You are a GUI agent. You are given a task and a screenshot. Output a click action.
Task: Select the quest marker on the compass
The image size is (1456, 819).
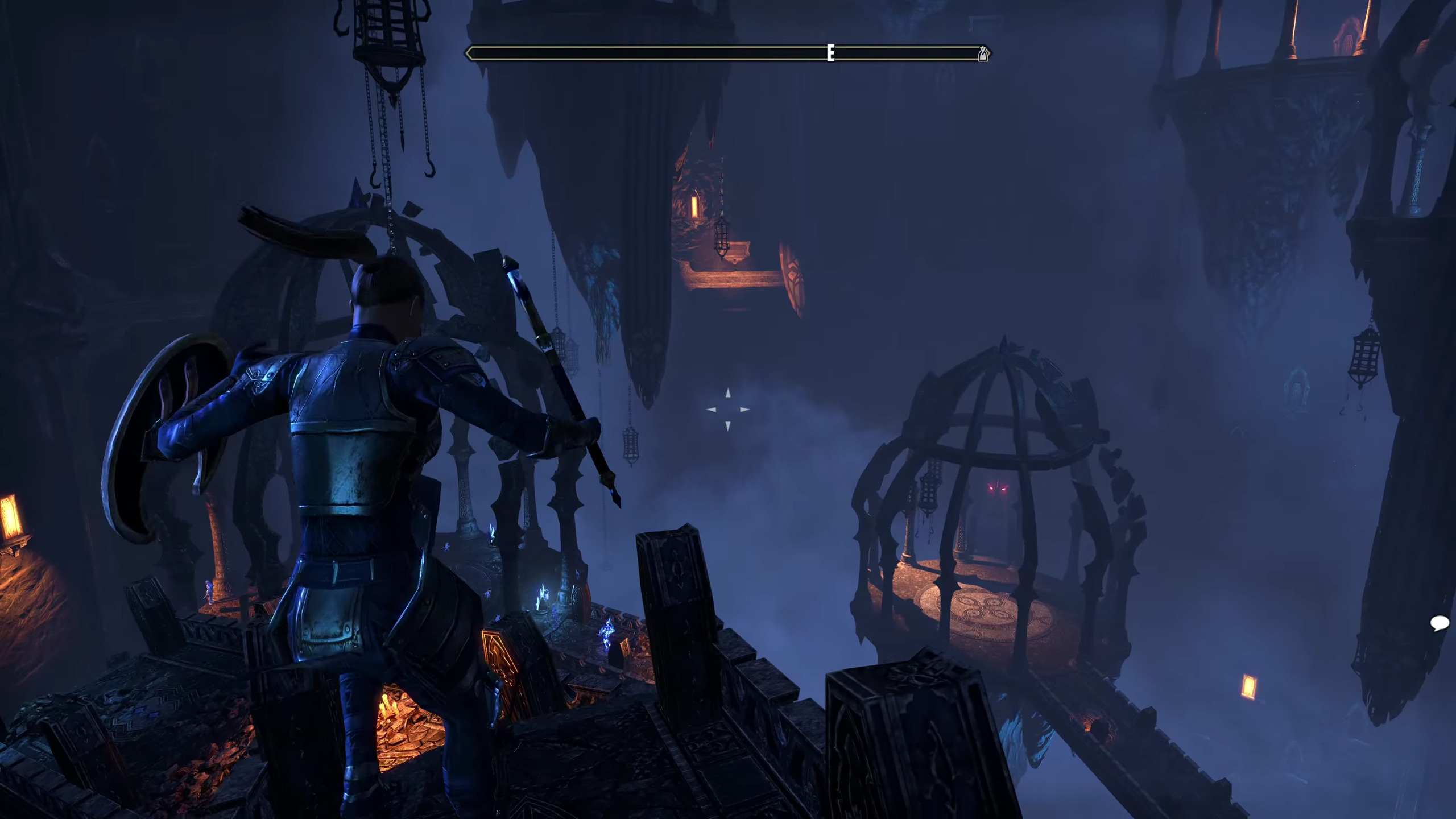[983, 54]
